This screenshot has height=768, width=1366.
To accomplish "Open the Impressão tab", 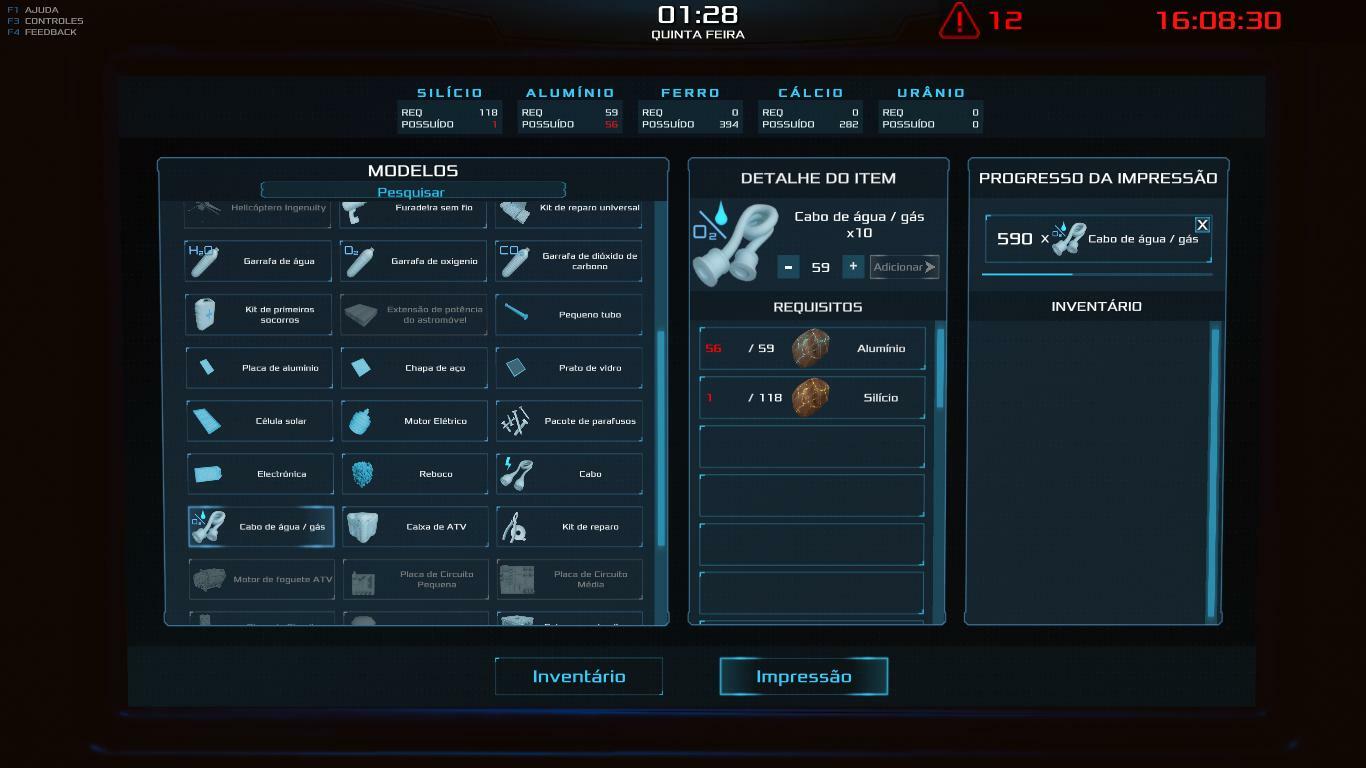I will 803,677.
